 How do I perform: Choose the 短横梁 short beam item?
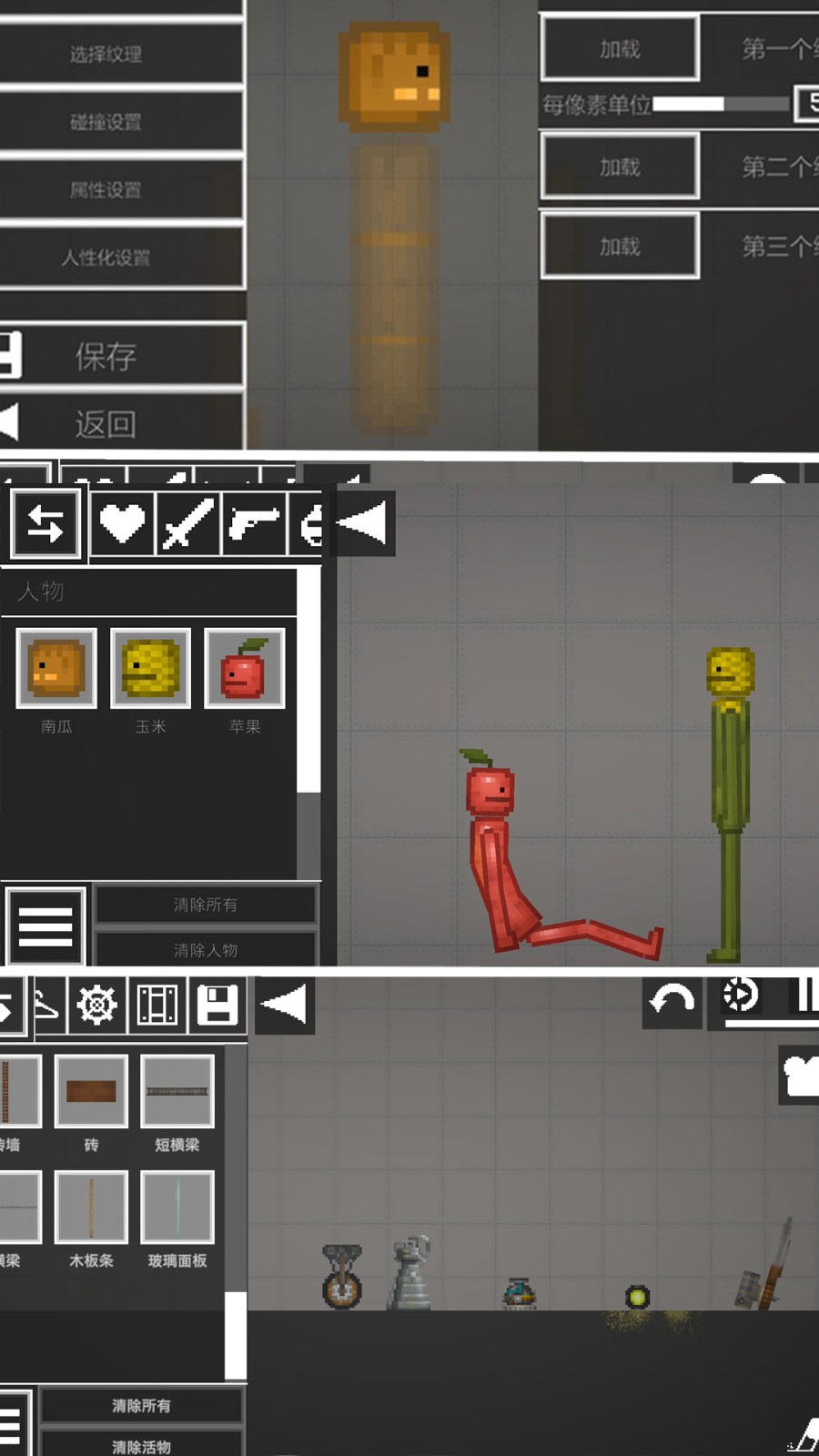pos(177,1091)
